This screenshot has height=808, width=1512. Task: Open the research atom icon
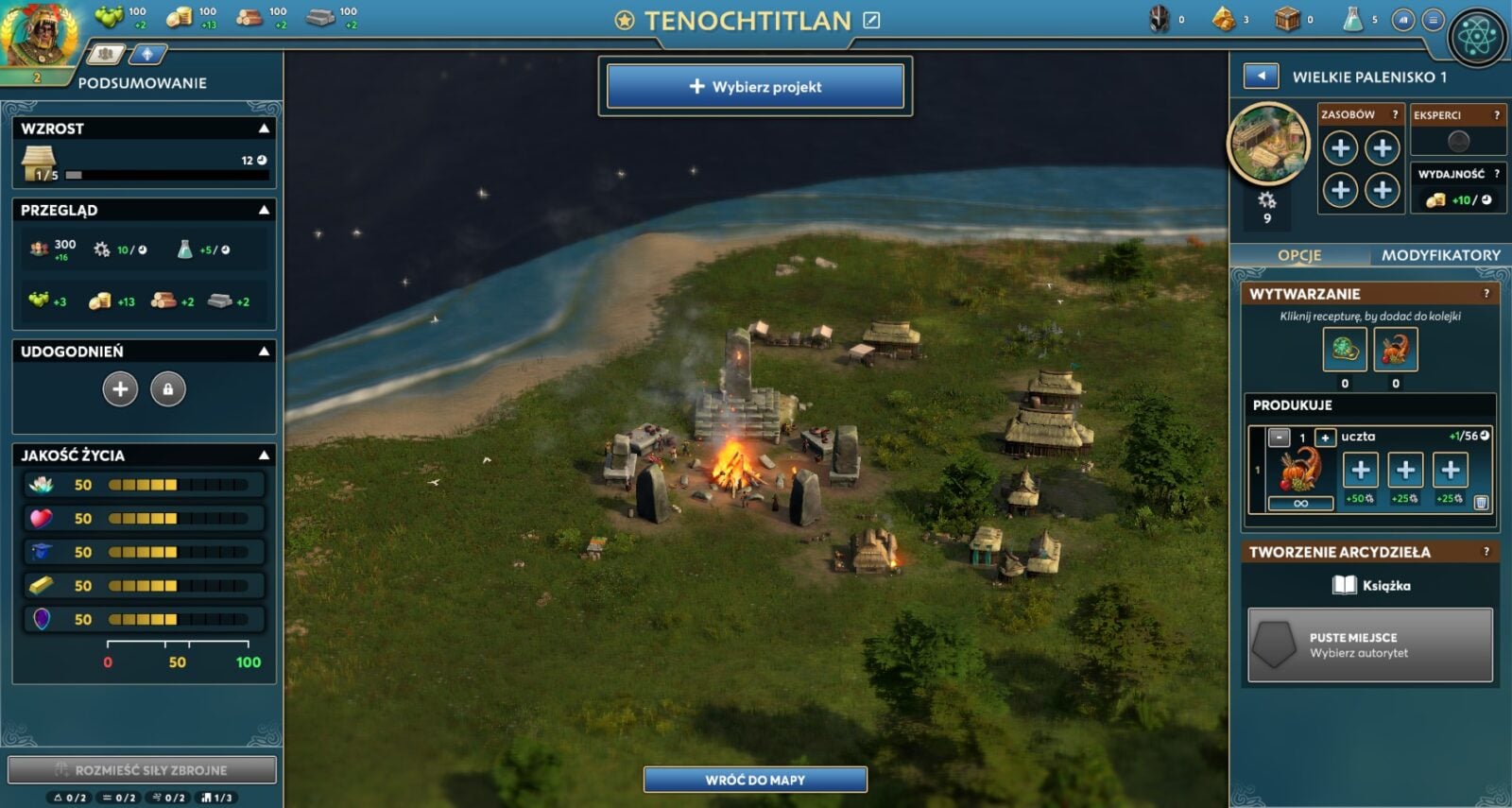coord(1476,37)
